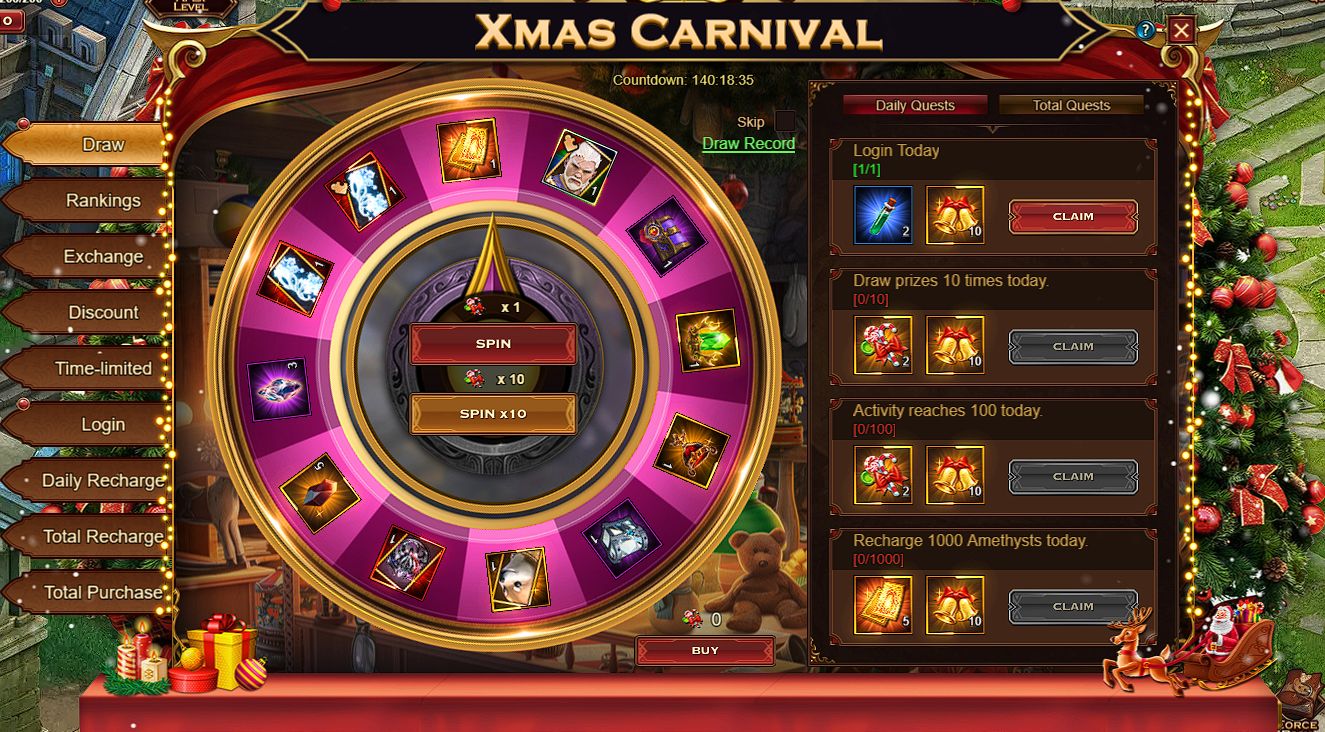
Task: Buy more draw tickets
Action: click(704, 651)
